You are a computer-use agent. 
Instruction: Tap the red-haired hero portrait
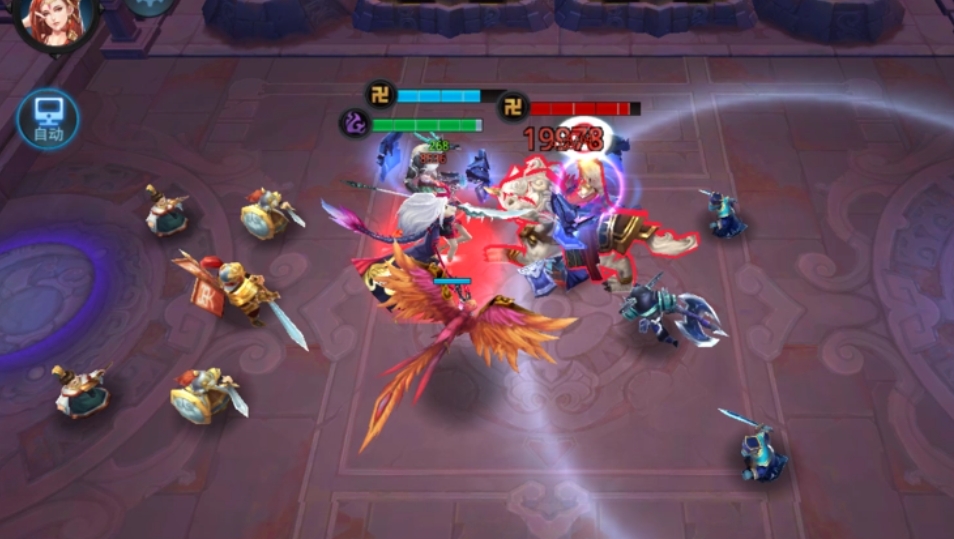(55, 22)
